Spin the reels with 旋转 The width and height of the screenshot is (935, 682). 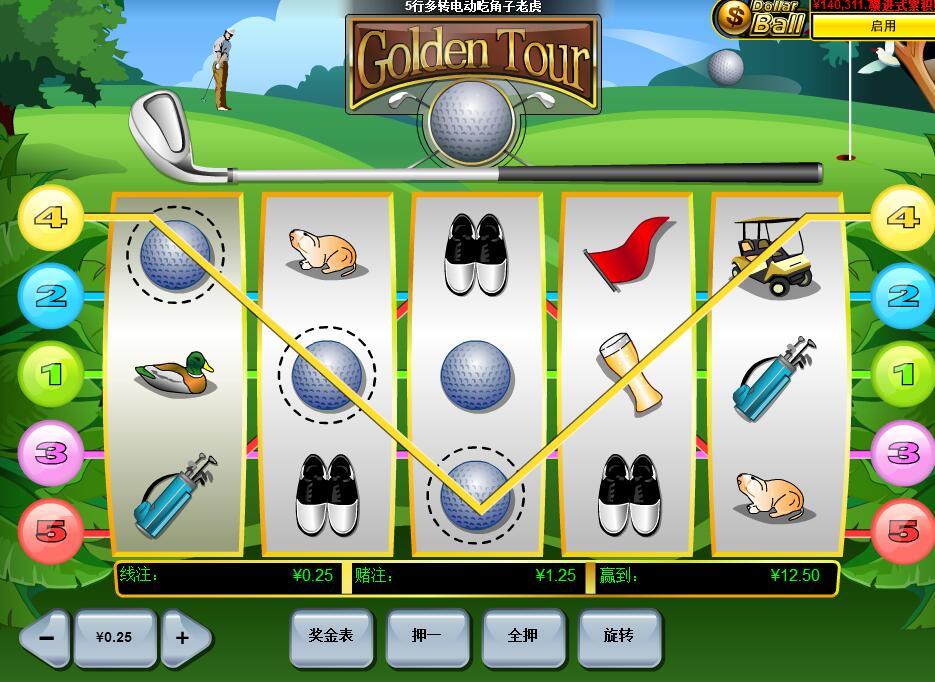619,635
